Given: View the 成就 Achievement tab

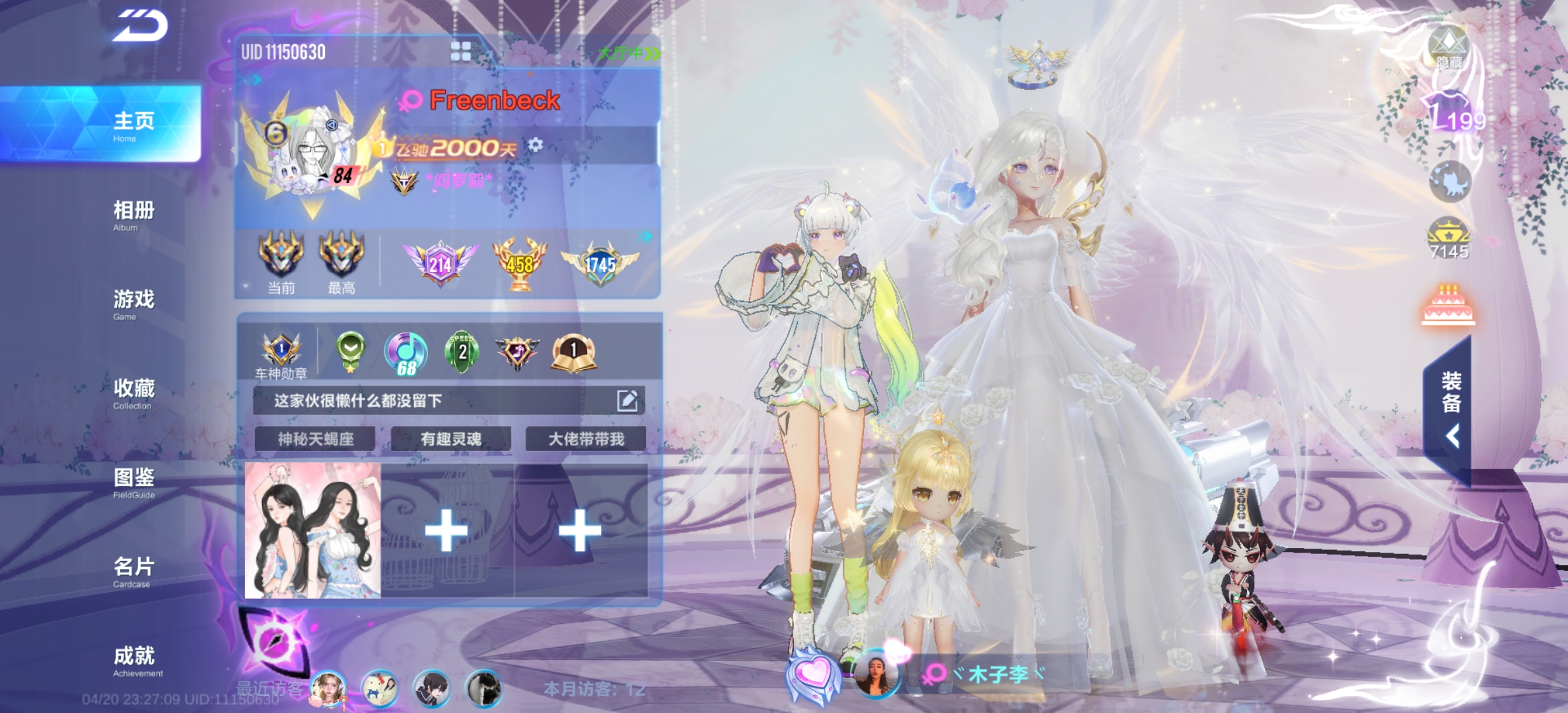Looking at the screenshot, I should (135, 661).
